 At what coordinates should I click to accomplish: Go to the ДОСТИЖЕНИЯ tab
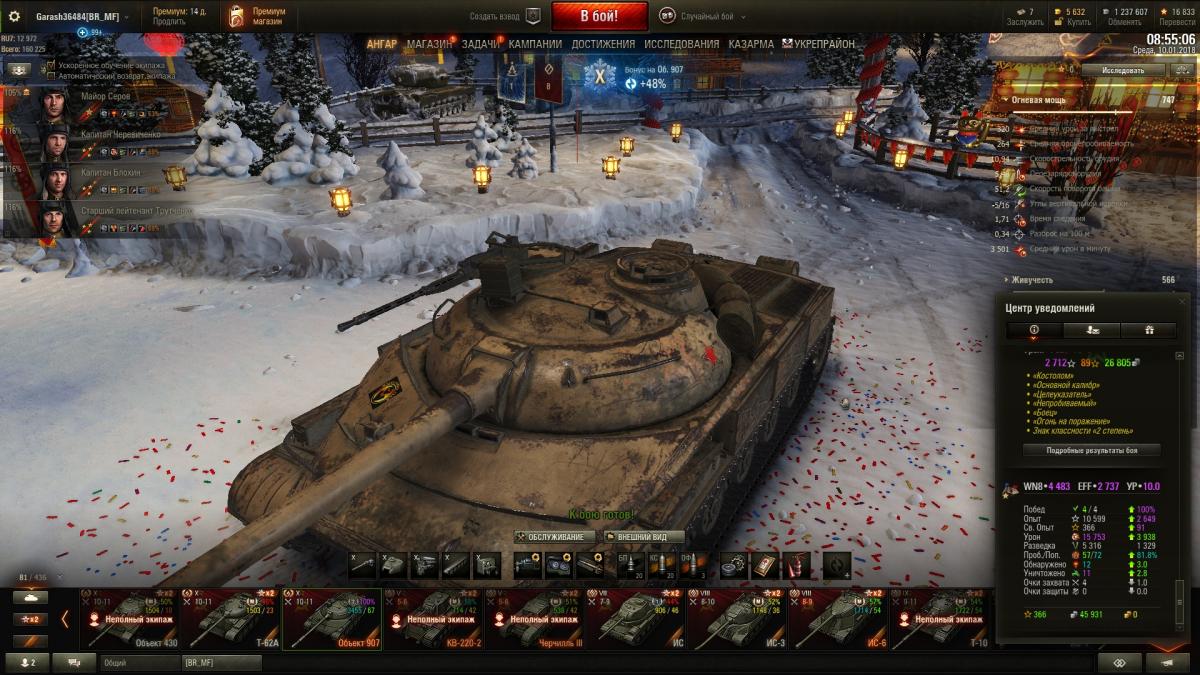603,44
